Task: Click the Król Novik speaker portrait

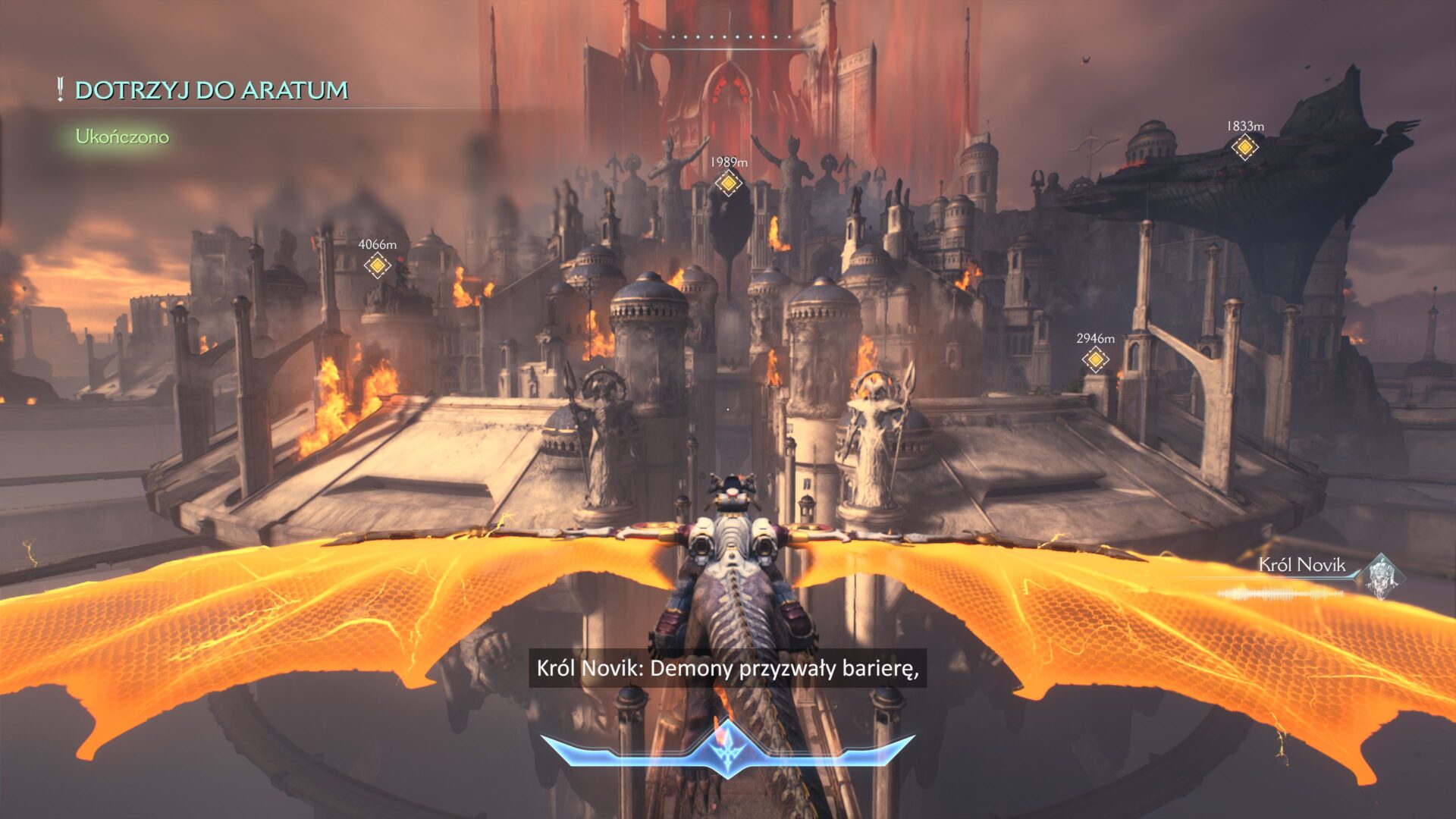Action: [x=1381, y=576]
